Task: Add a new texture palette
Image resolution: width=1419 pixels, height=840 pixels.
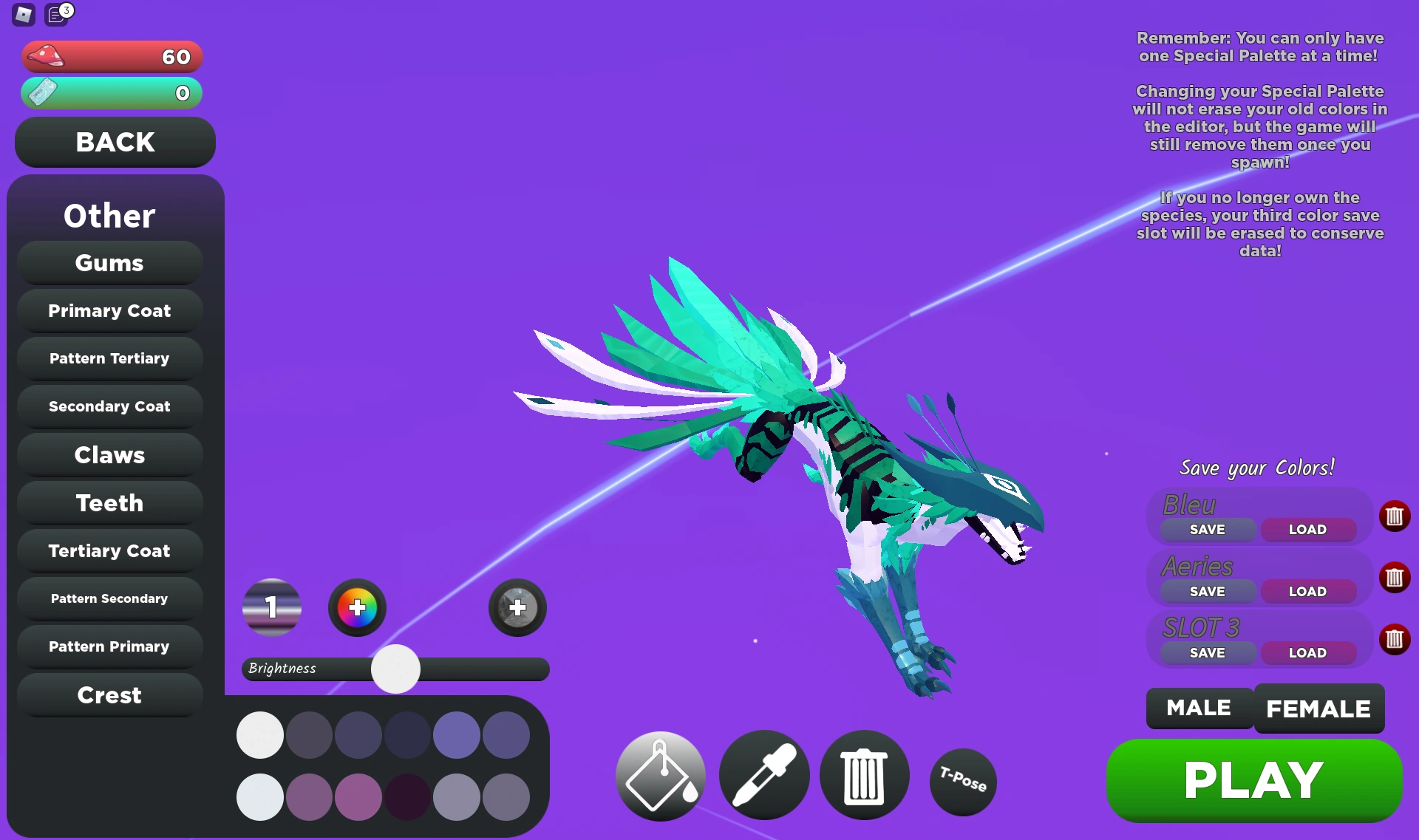Action: coord(517,607)
